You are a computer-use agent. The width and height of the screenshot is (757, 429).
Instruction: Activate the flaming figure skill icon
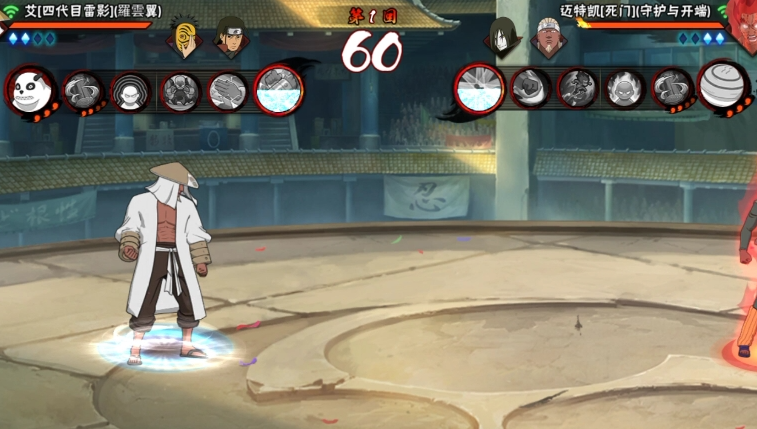pyautogui.click(x=625, y=89)
